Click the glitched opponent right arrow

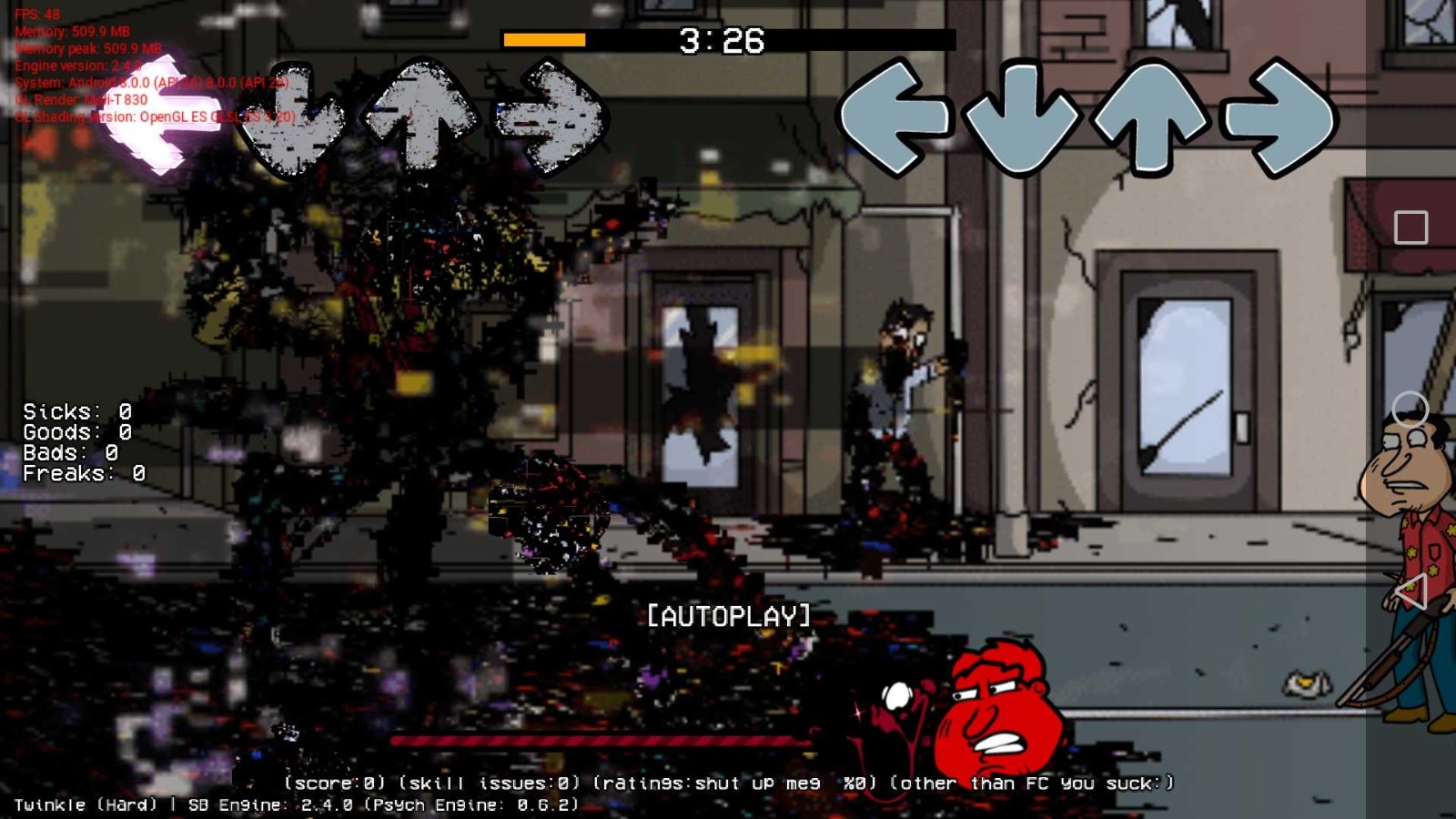[x=550, y=116]
